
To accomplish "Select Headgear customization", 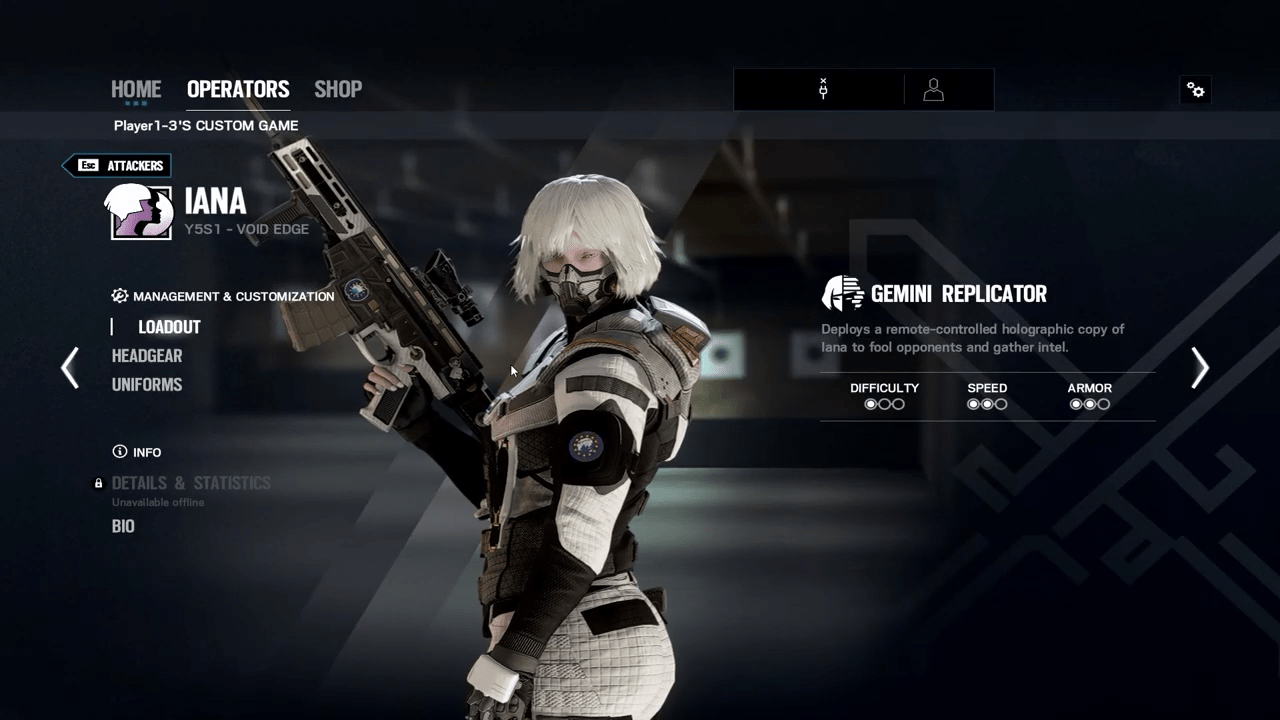I will coord(147,356).
